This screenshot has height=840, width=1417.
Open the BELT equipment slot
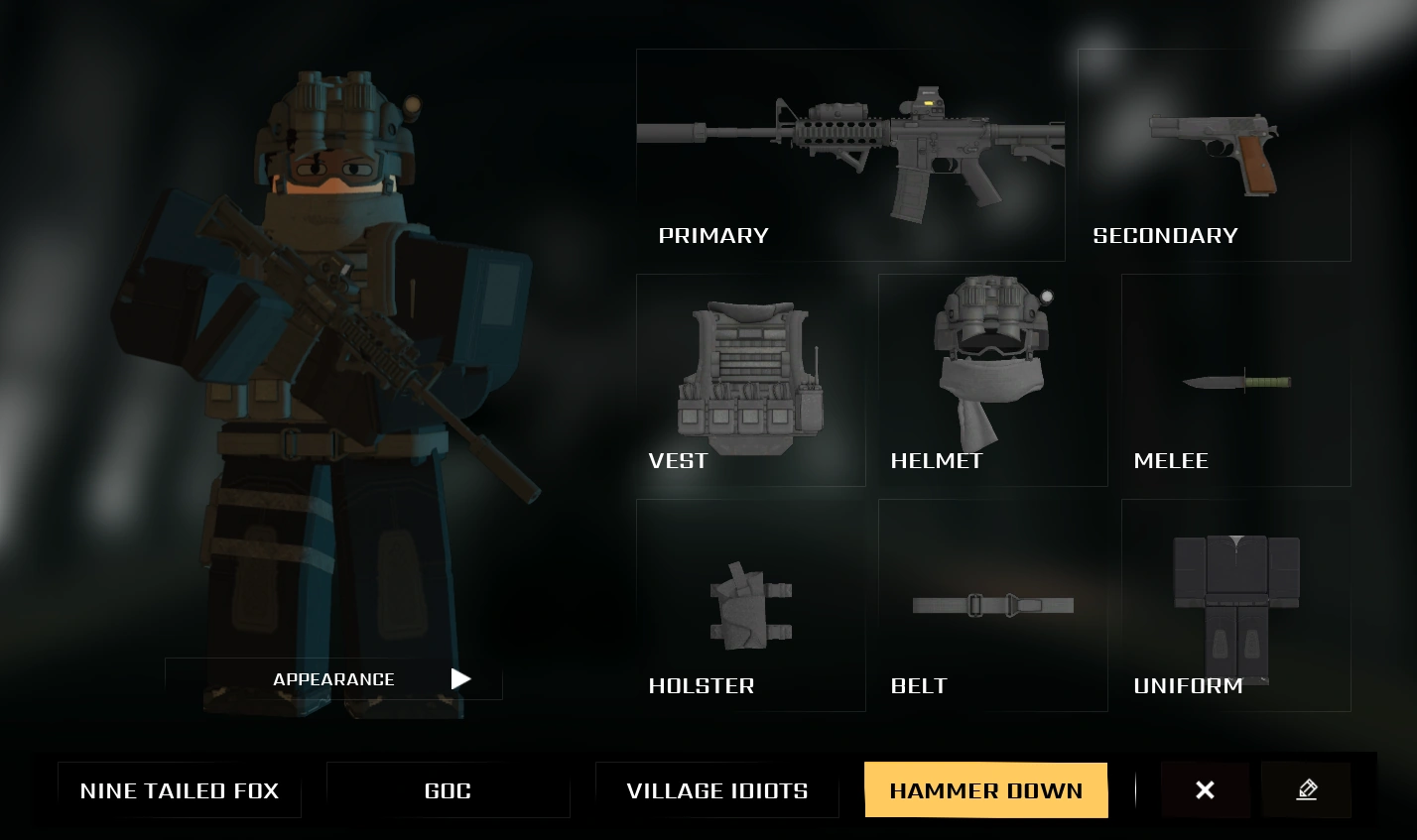992,605
